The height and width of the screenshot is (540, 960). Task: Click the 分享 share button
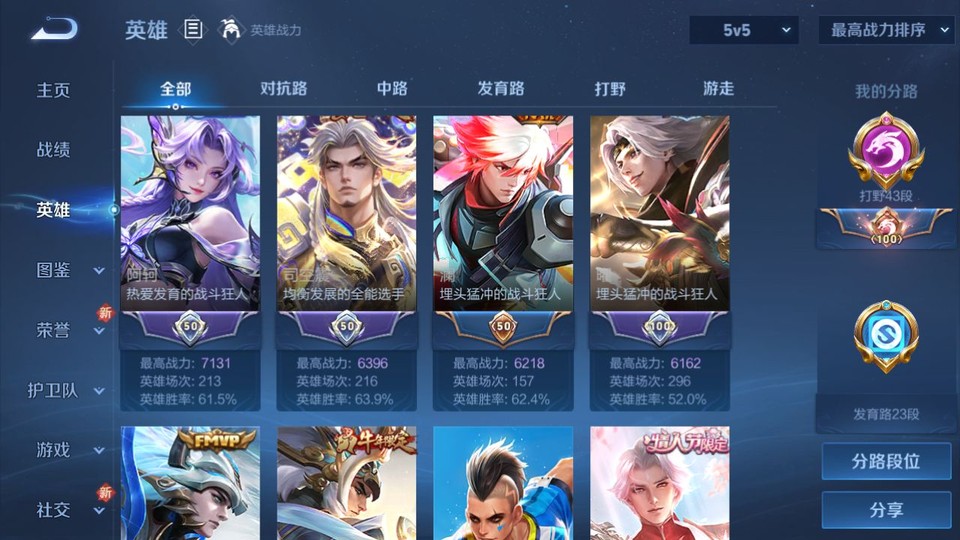pyautogui.click(x=886, y=510)
